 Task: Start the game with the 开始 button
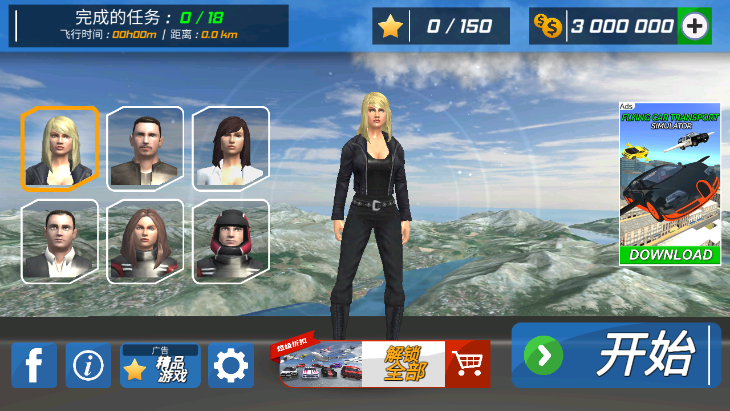pos(616,355)
